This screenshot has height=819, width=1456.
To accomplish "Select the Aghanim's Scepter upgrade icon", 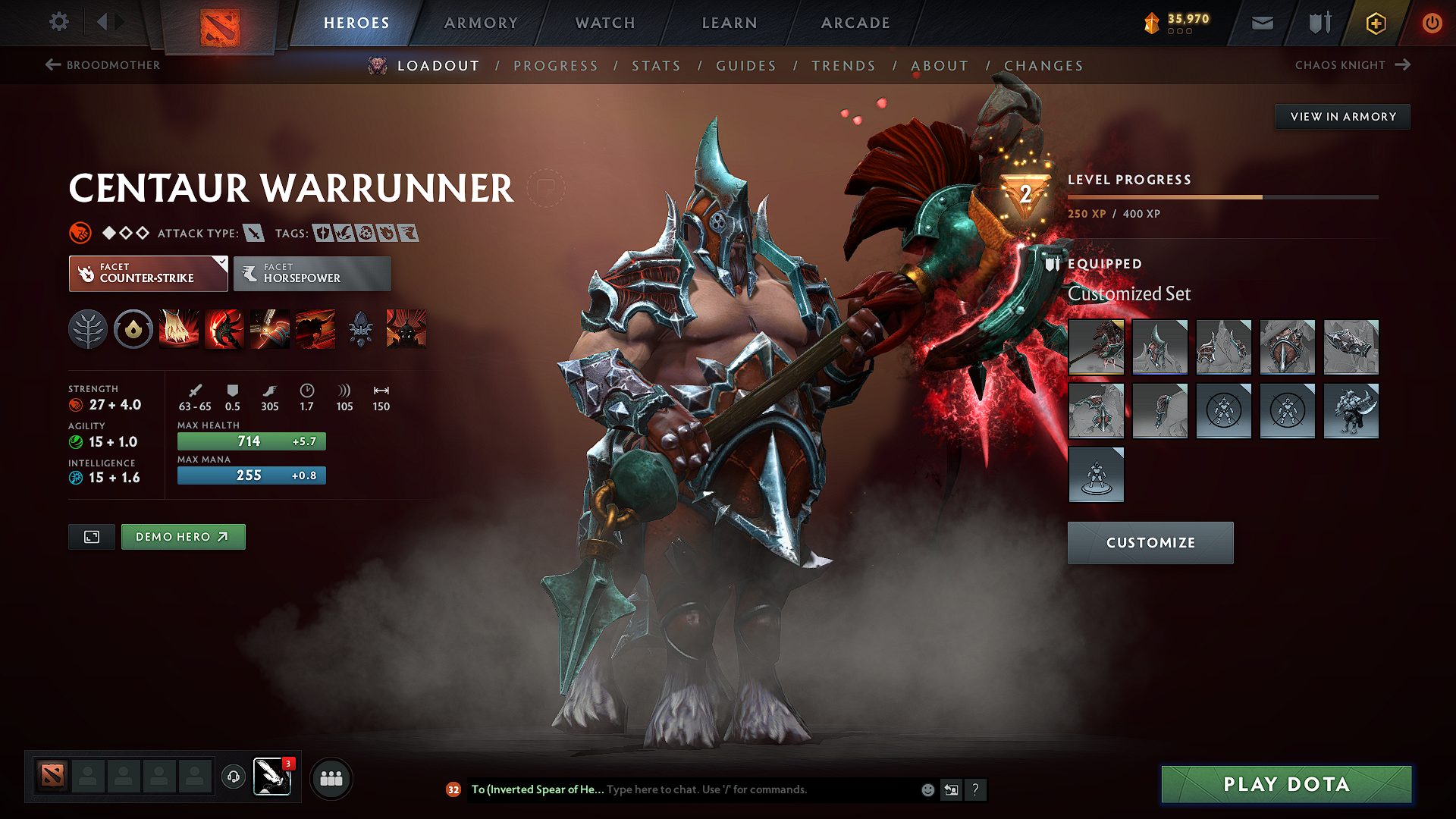I will coord(360,329).
